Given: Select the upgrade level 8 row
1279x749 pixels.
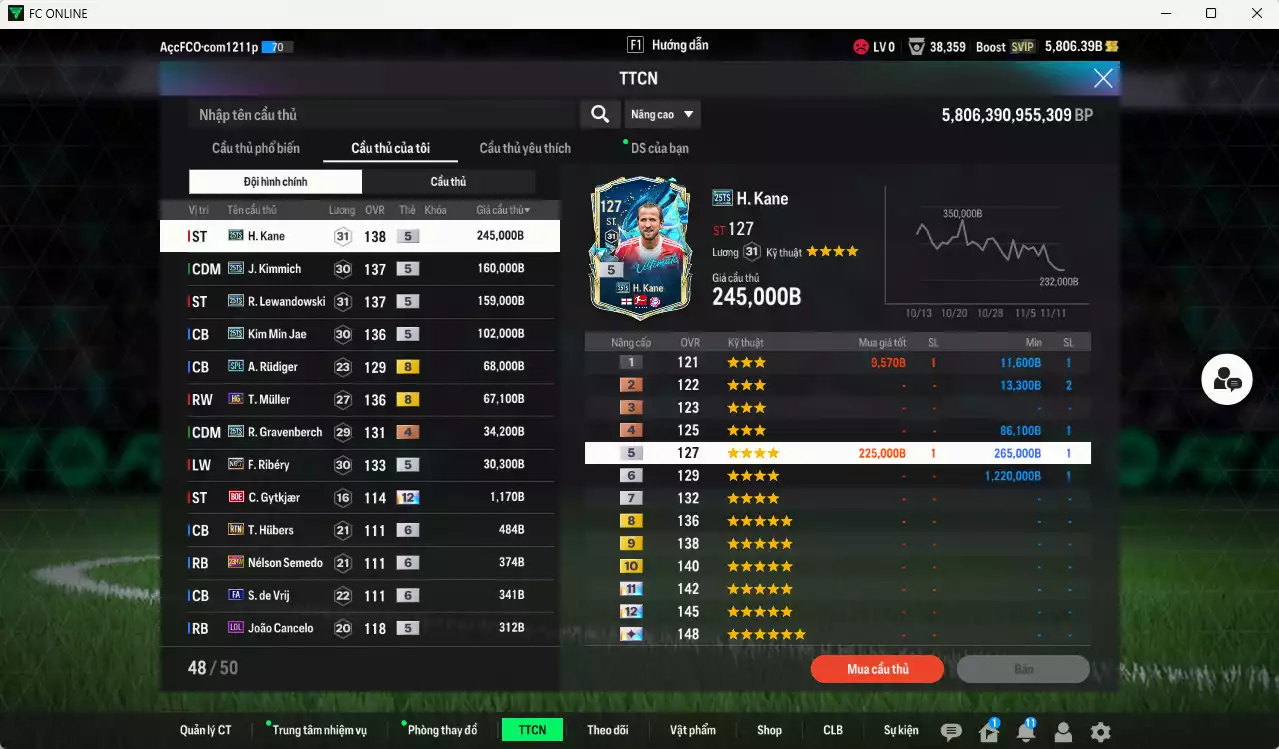Looking at the screenshot, I should point(837,521).
